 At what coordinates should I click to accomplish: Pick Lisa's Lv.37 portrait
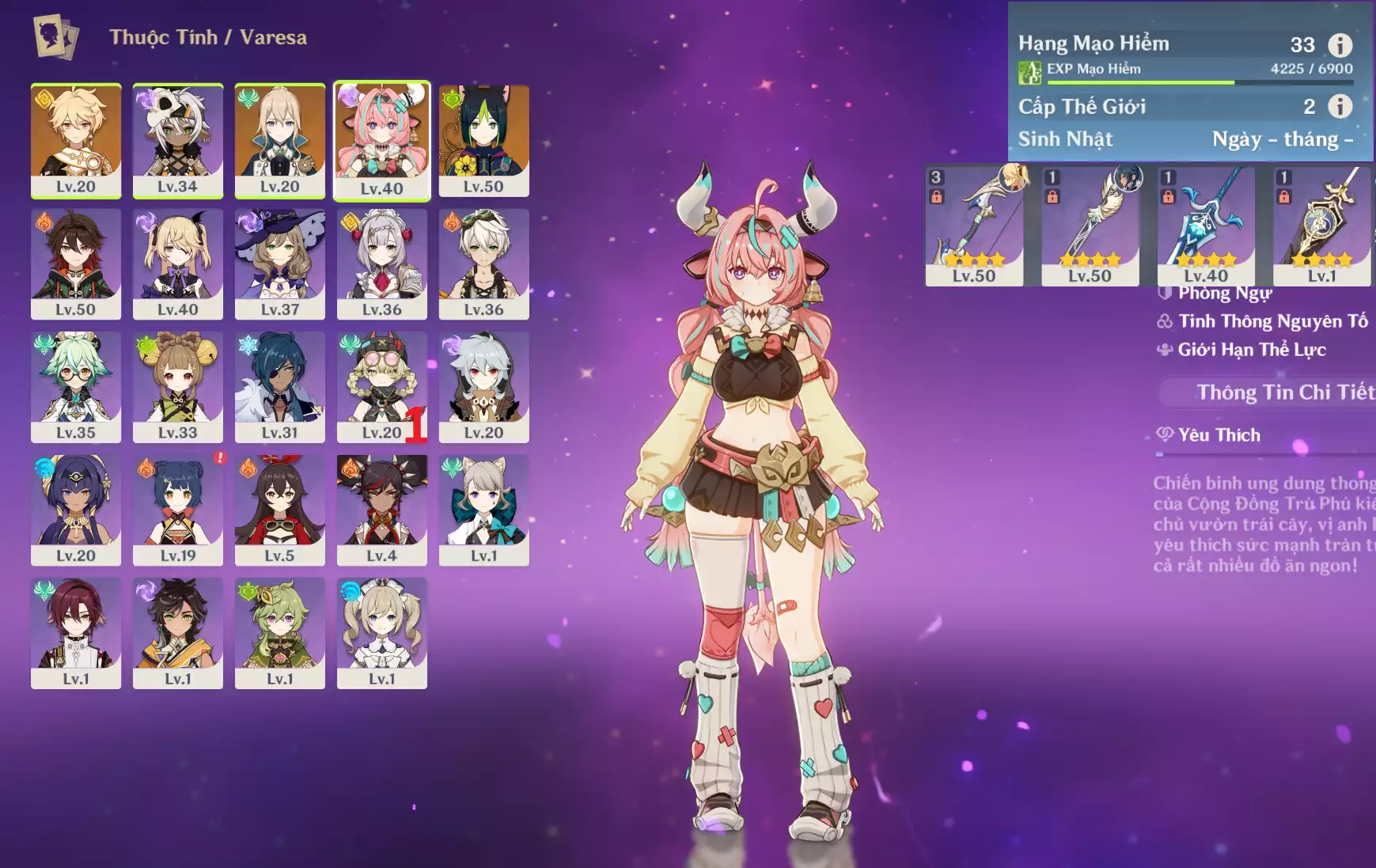[x=279, y=263]
